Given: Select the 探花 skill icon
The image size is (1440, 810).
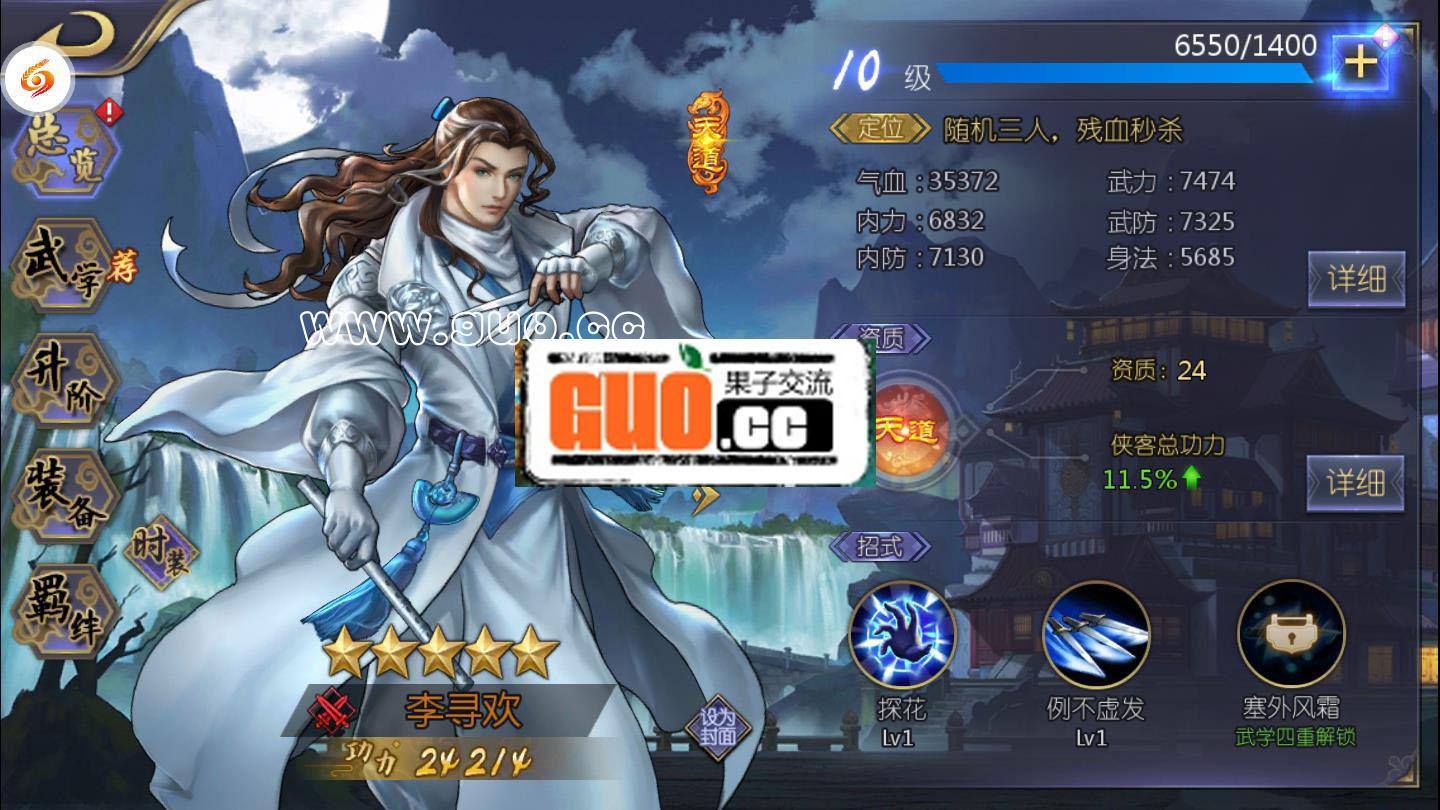Looking at the screenshot, I should click(901, 634).
